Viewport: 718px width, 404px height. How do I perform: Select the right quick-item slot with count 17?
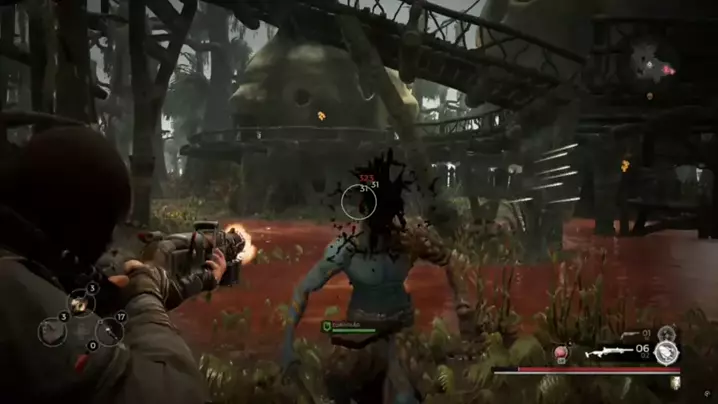pos(109,331)
